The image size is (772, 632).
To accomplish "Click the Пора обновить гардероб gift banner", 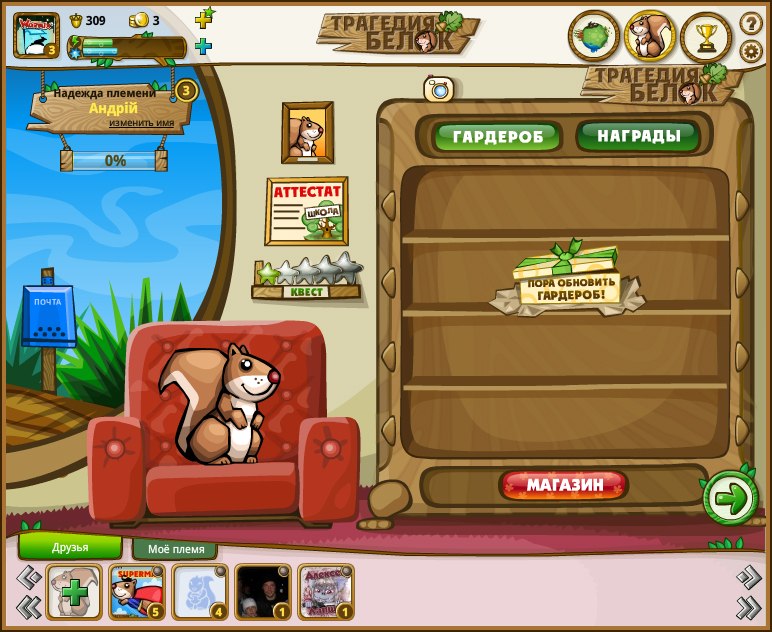I will point(567,281).
